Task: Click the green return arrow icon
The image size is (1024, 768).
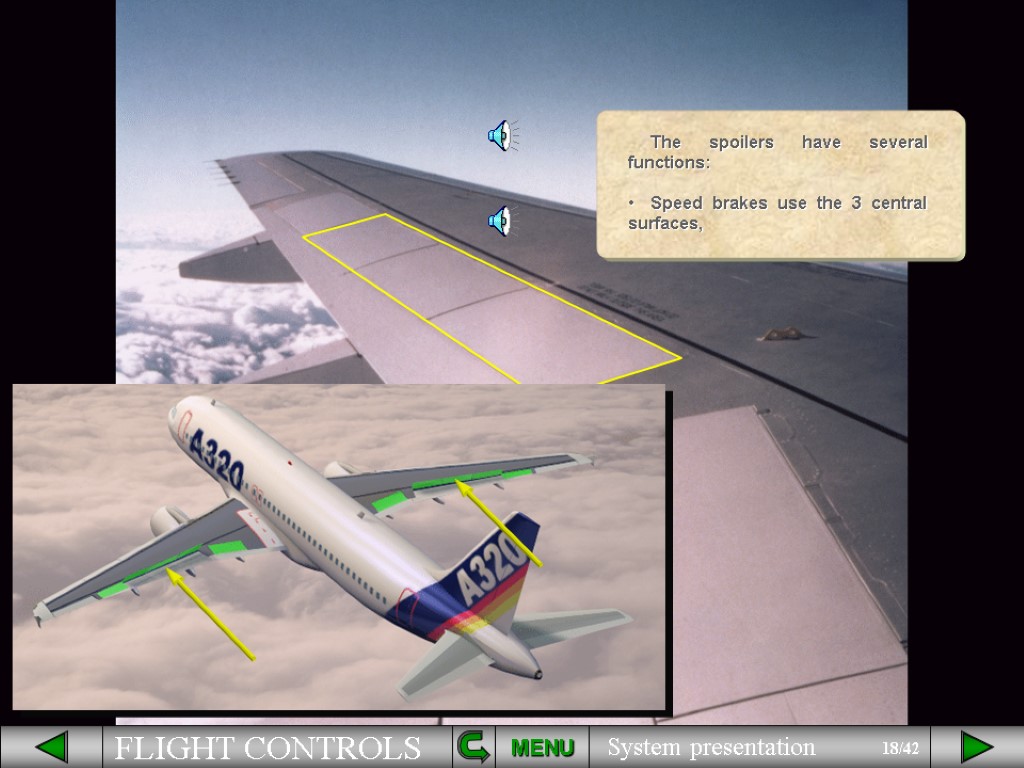Action: 473,746
